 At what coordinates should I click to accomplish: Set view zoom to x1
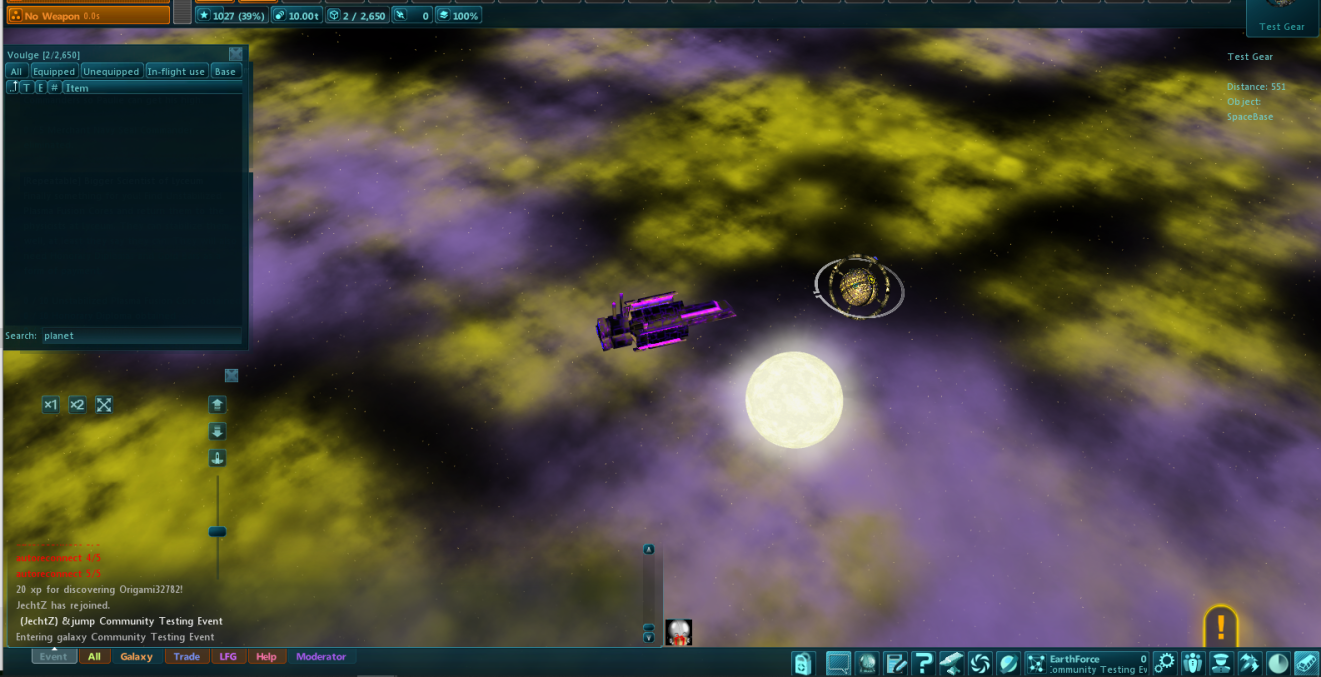click(x=50, y=405)
